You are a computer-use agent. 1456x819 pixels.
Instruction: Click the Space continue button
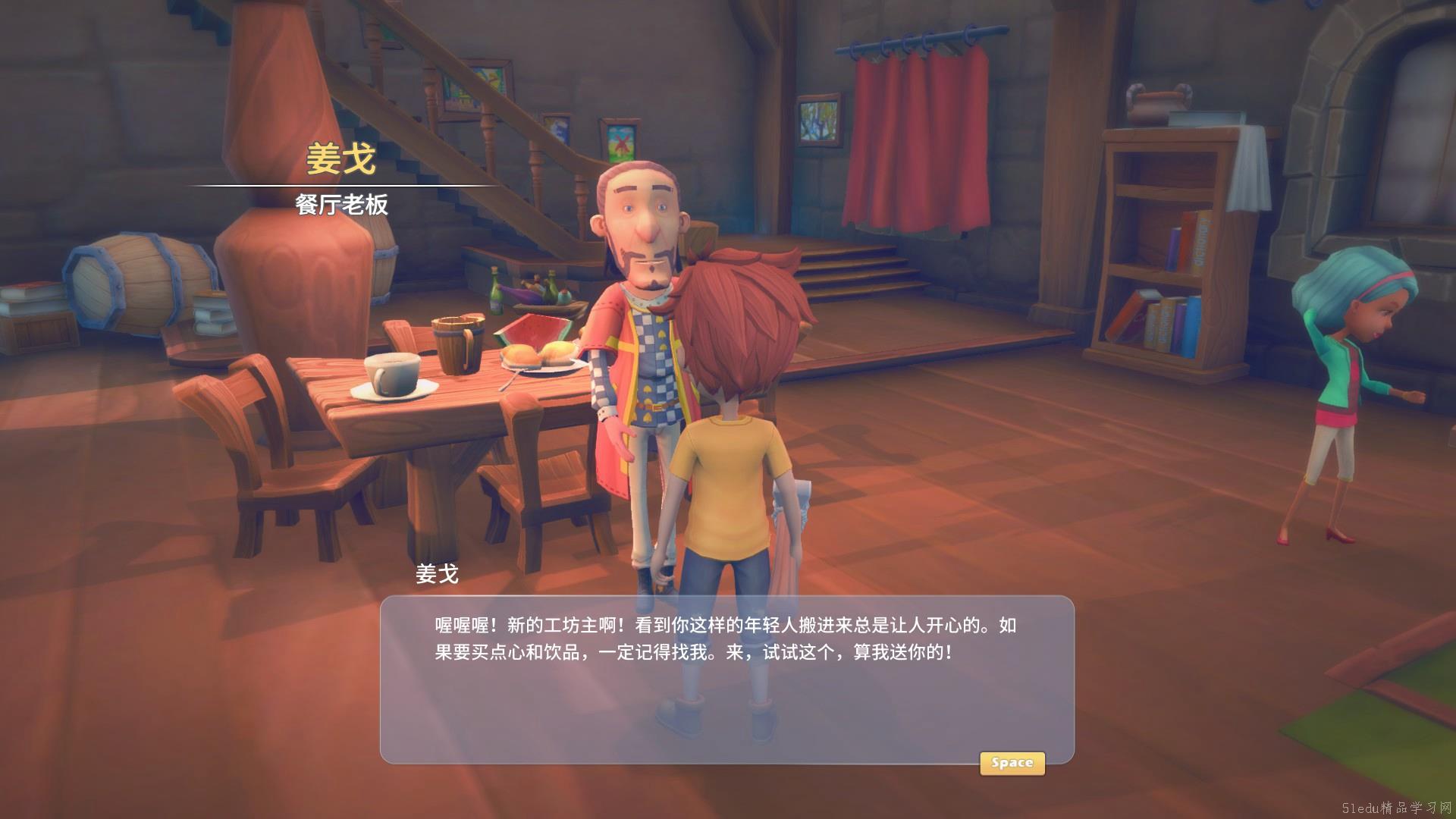tap(1012, 763)
